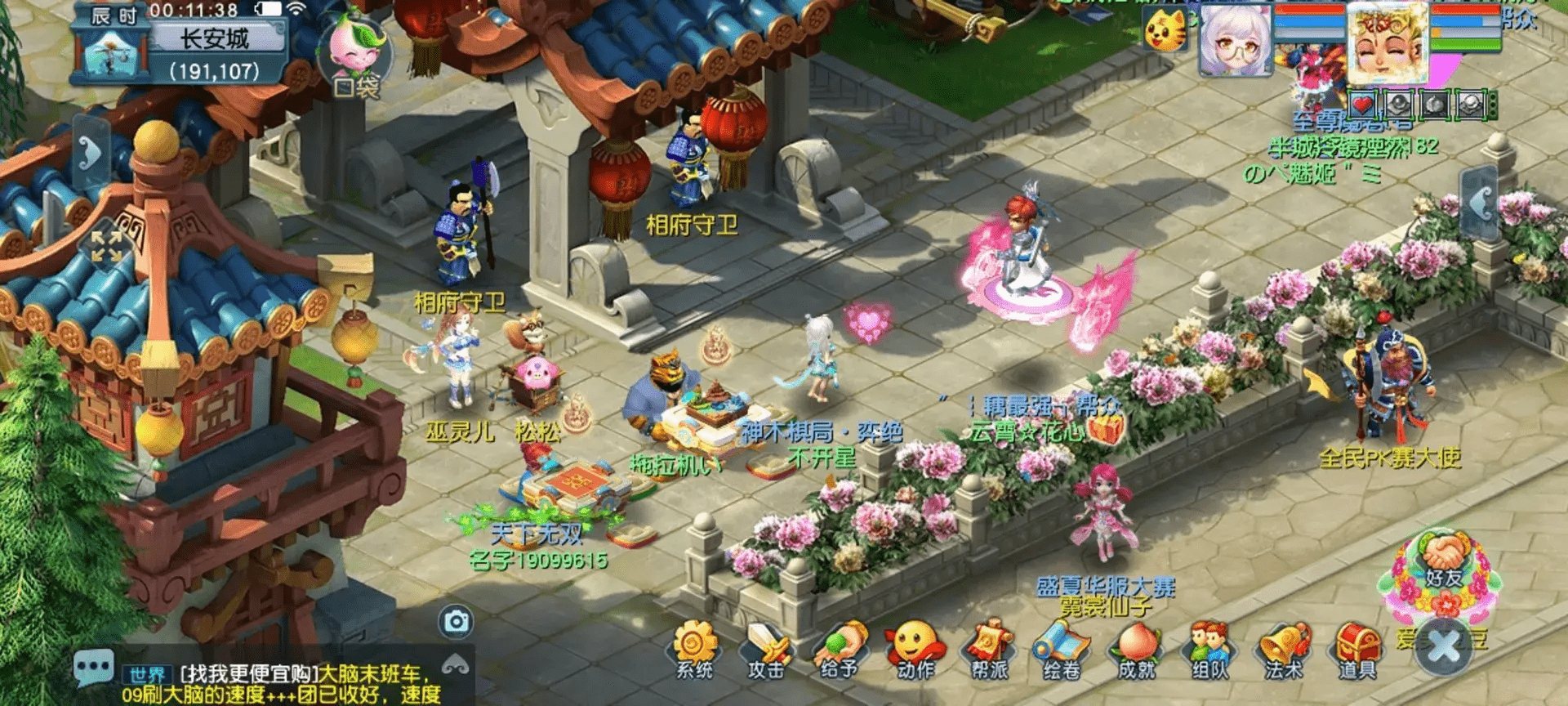Open the 长安城 map panel
The height and width of the screenshot is (706, 1568).
[x=214, y=38]
